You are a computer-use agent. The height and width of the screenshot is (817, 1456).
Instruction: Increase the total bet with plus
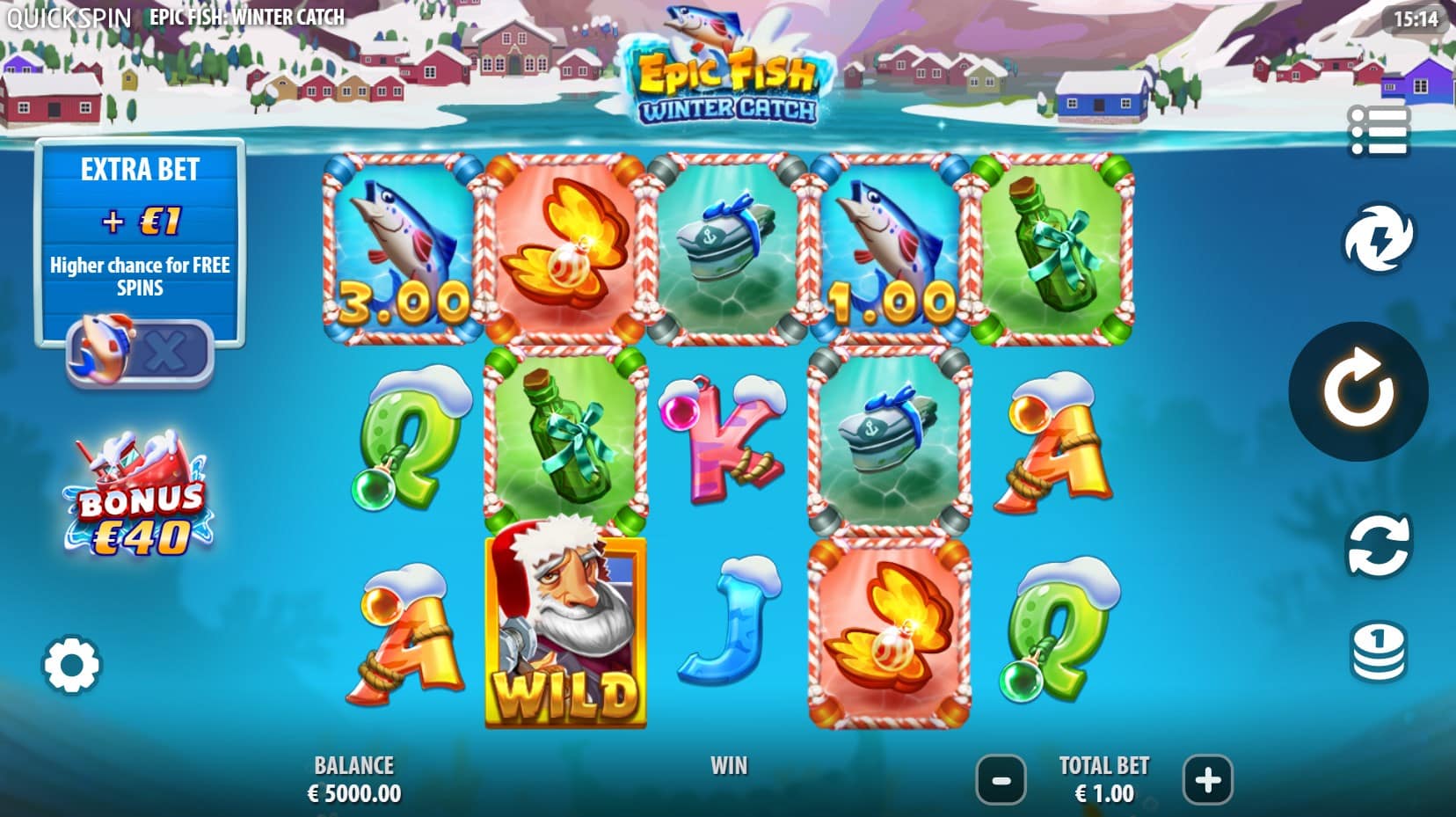1207,779
